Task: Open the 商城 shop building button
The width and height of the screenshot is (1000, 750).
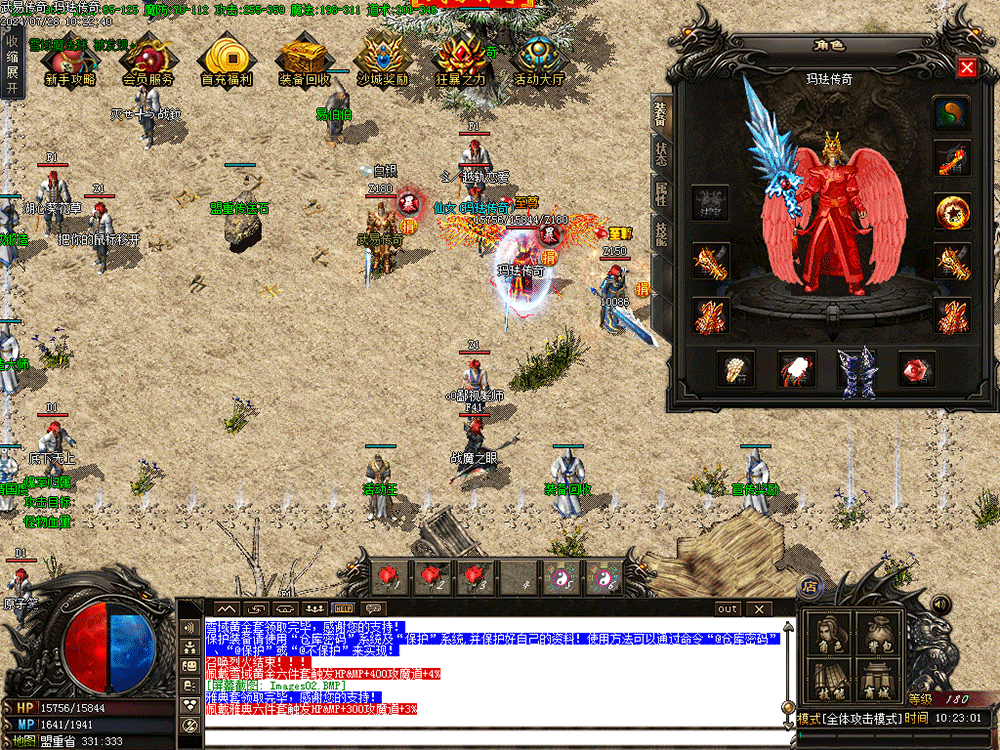Action: 879,682
